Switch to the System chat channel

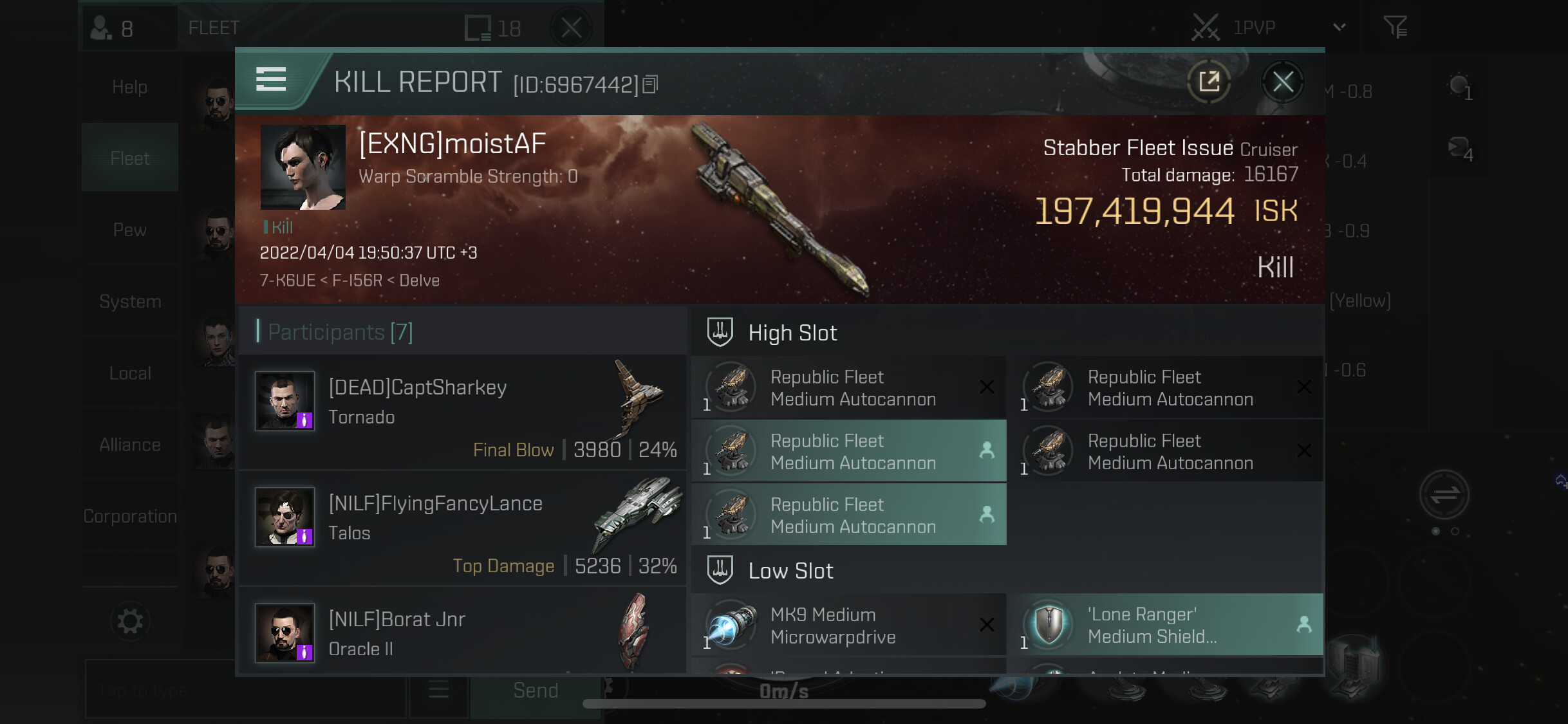click(129, 301)
